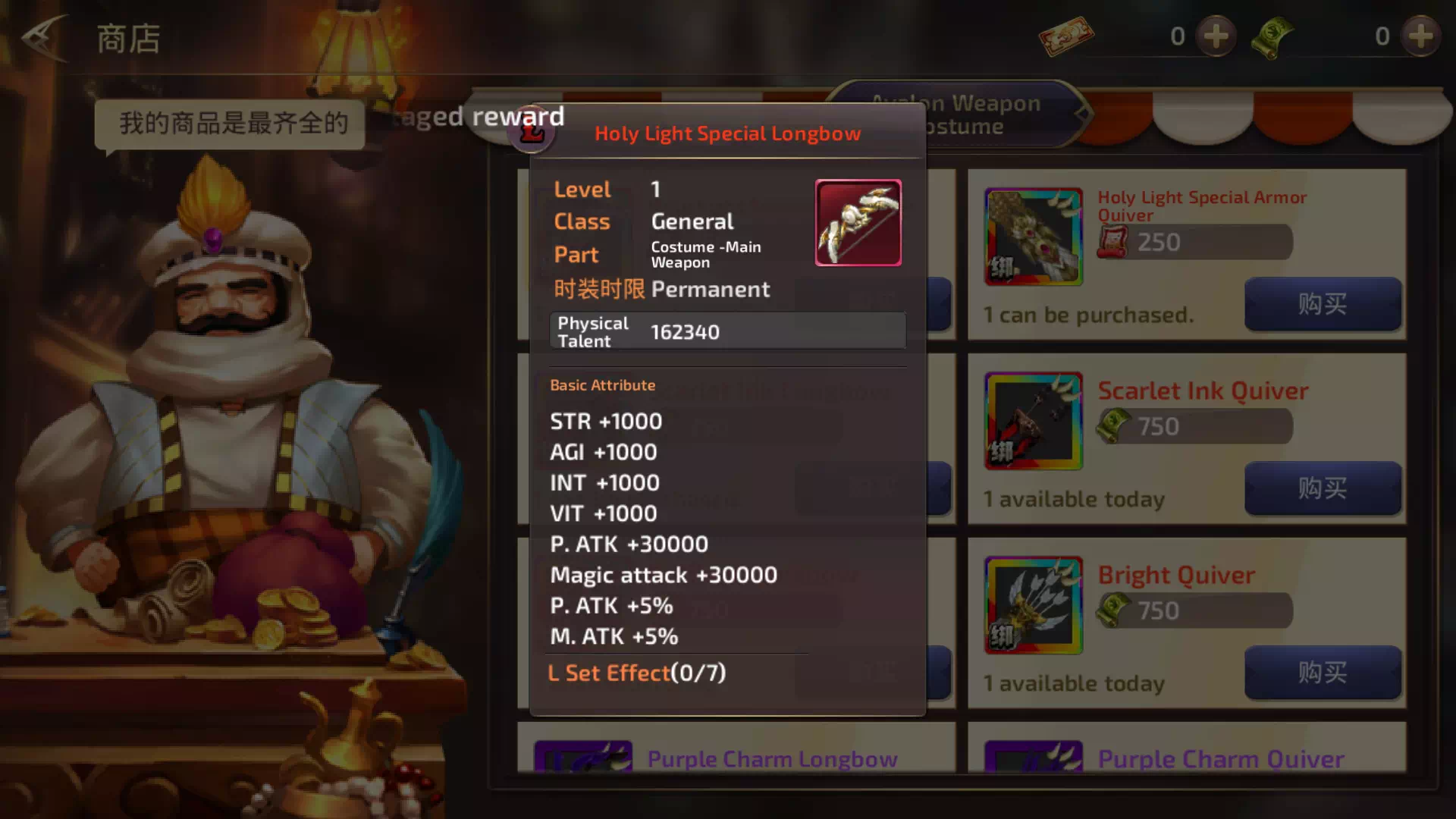Add more red ticket currency
The width and height of the screenshot is (1456, 819).
(1216, 36)
